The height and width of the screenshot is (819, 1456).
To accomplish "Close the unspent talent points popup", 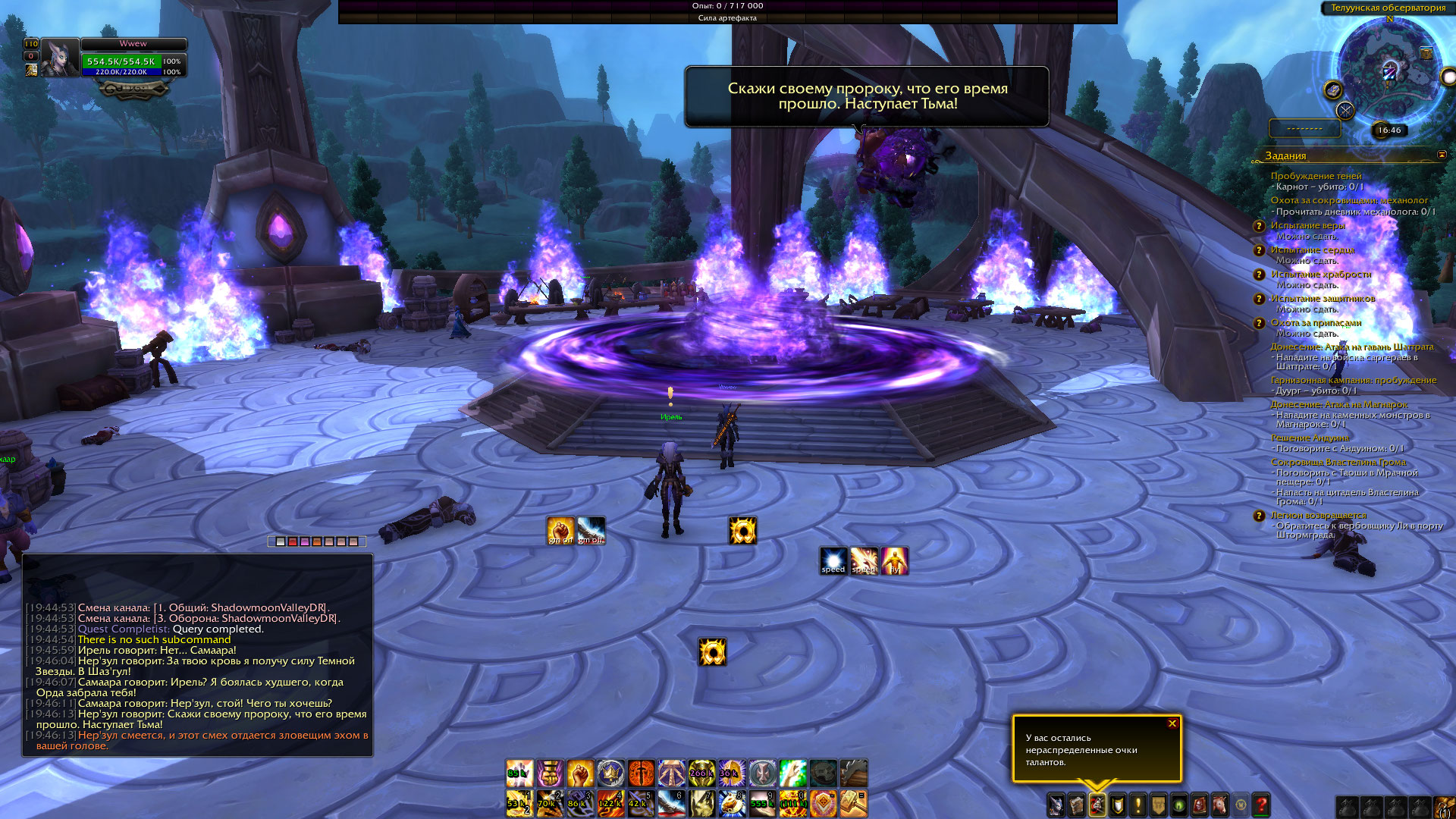I will 1172,723.
